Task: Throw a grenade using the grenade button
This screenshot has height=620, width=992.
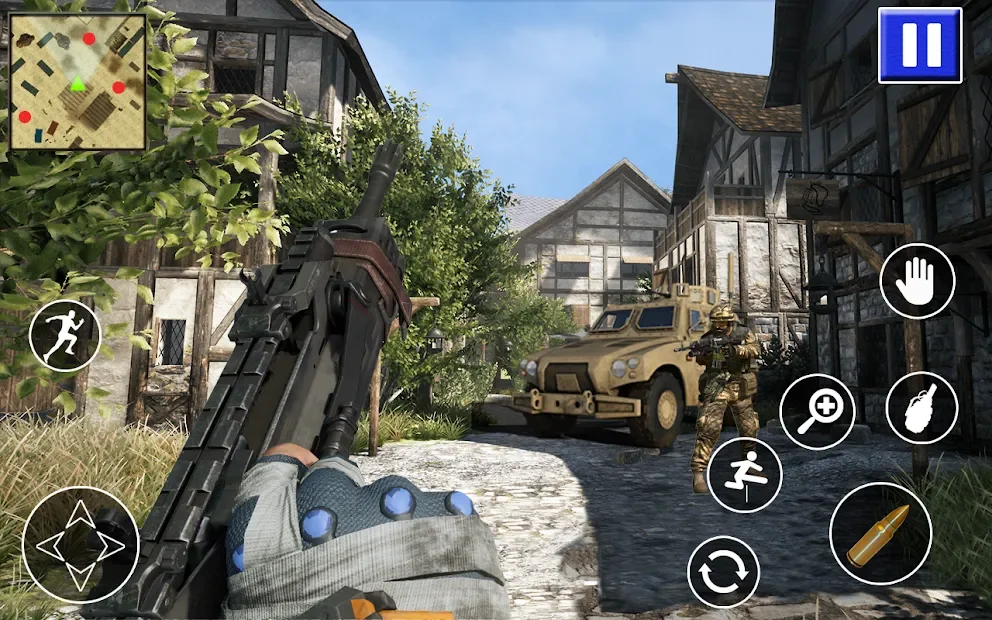Action: click(x=921, y=408)
